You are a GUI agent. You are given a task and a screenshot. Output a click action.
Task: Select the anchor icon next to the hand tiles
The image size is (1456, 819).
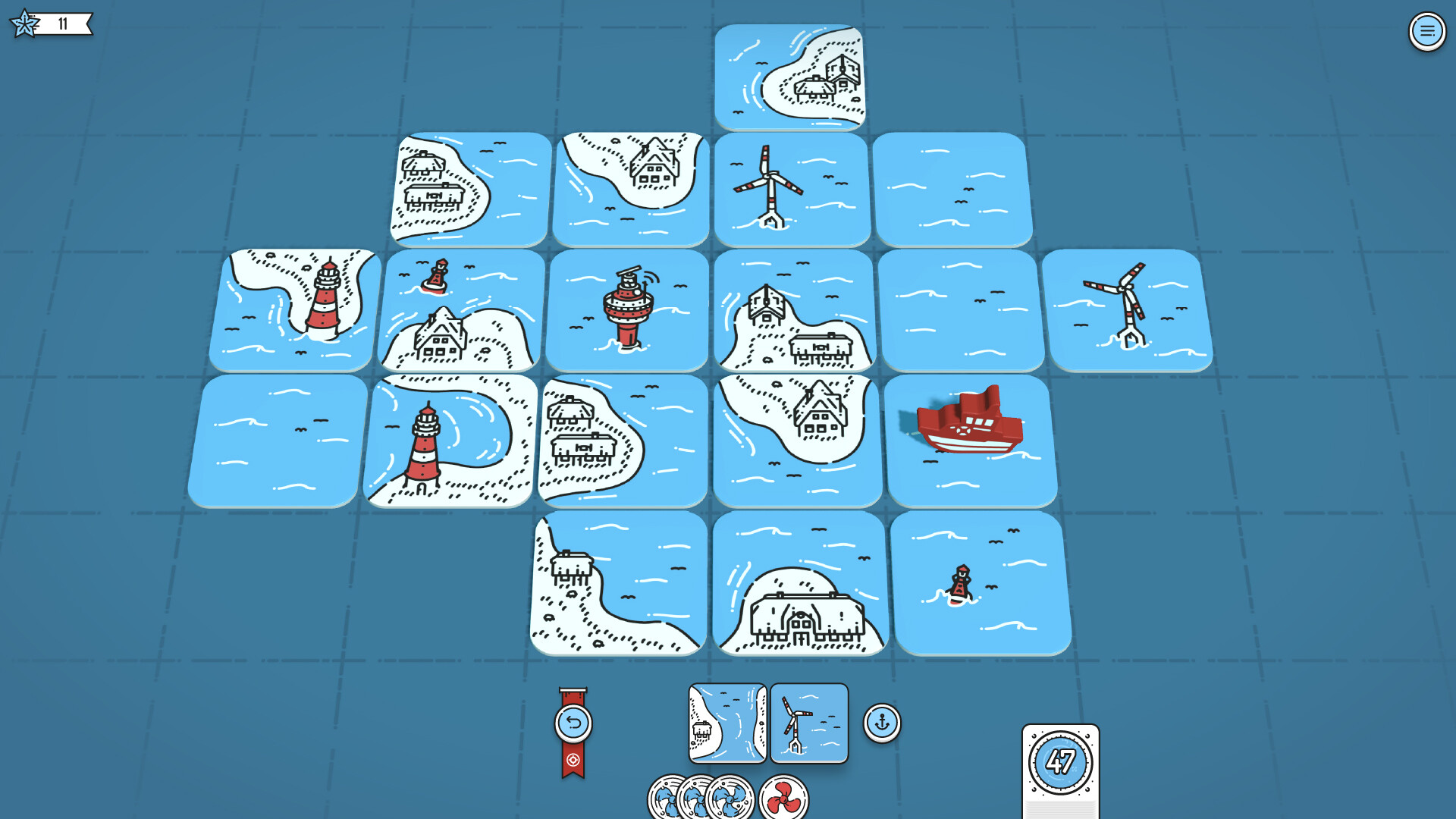880,723
